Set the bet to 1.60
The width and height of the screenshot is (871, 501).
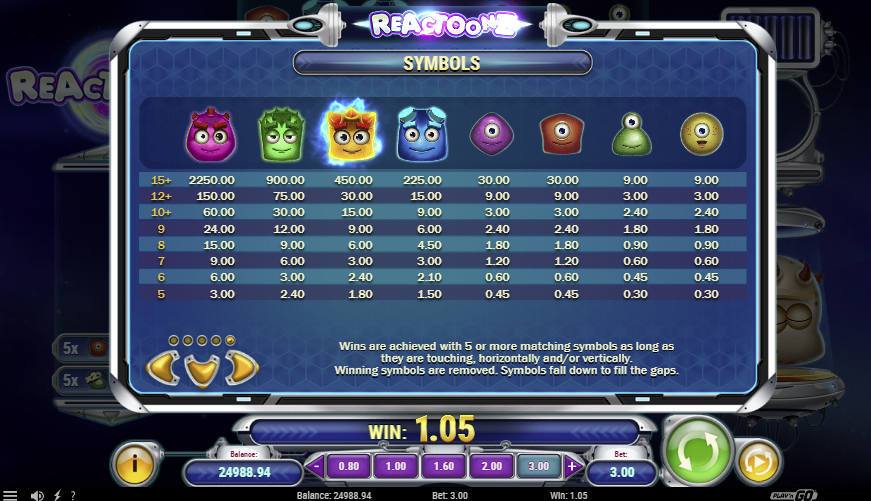(x=445, y=465)
